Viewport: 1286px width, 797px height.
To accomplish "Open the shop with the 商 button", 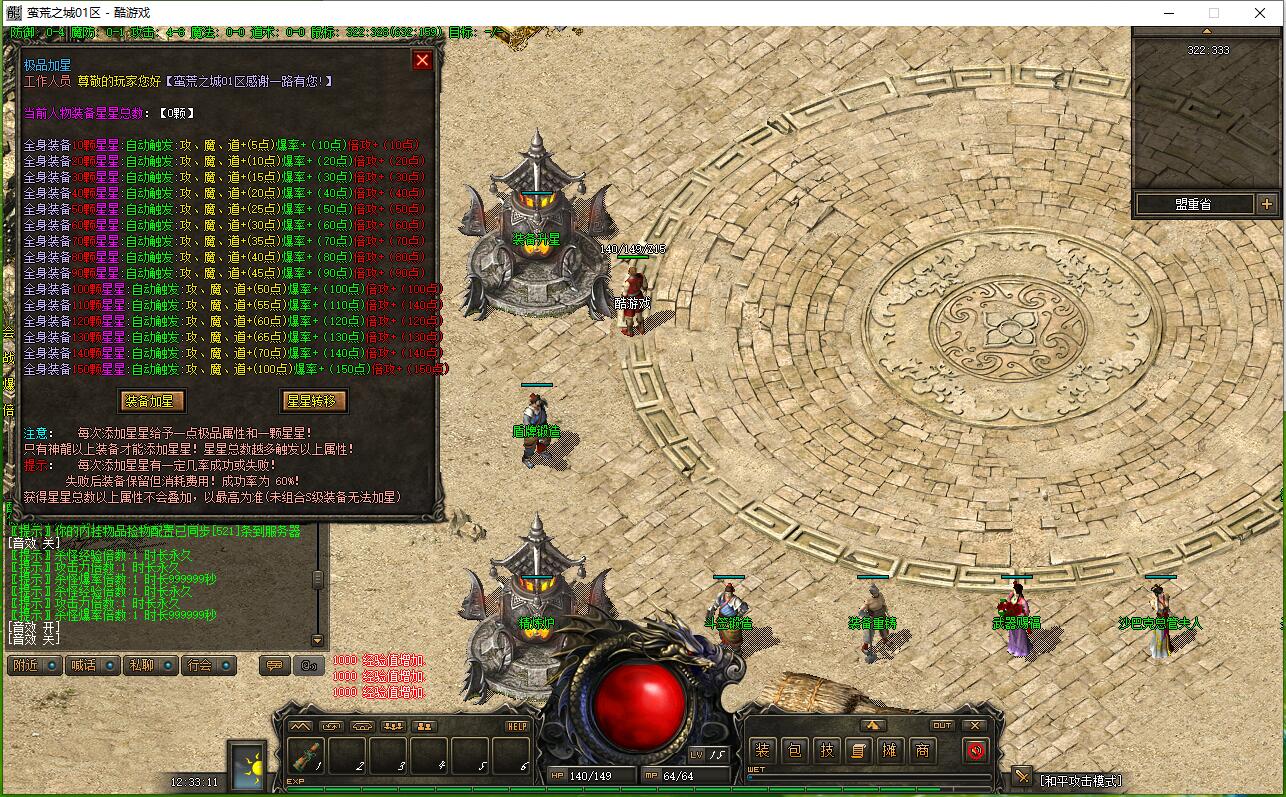I will point(922,750).
